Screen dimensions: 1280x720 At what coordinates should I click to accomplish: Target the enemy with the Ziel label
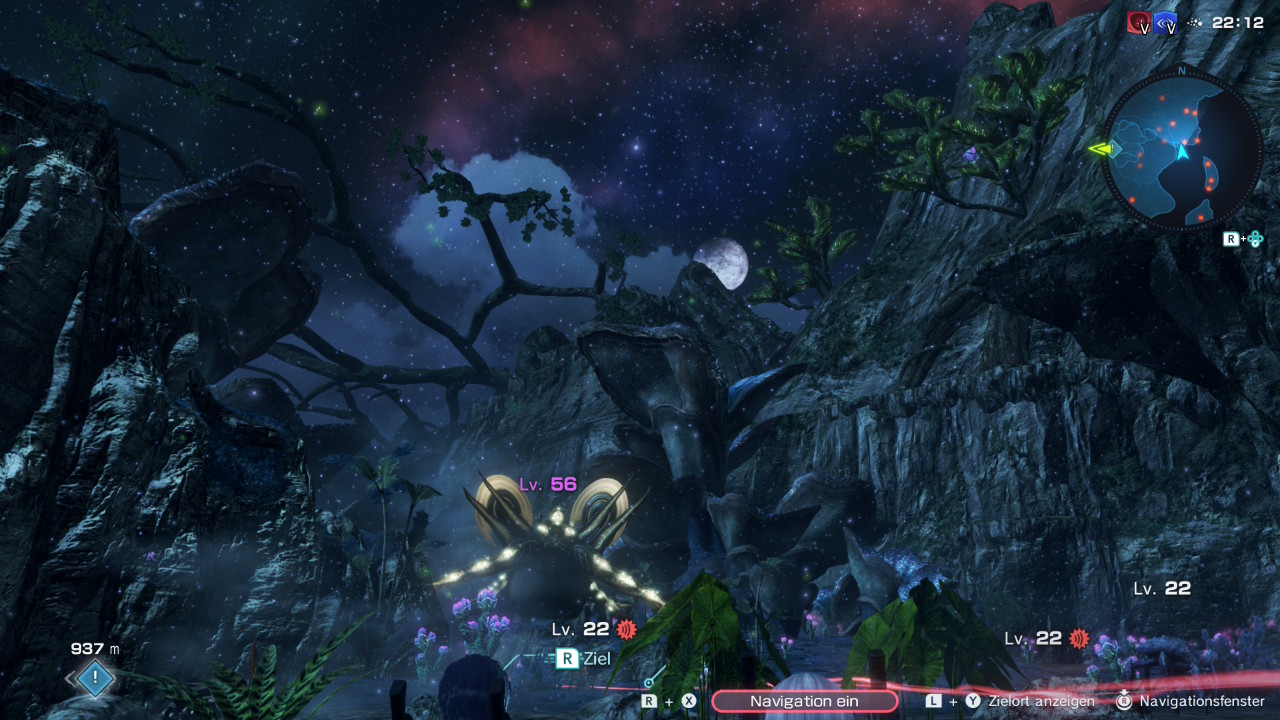(x=583, y=658)
